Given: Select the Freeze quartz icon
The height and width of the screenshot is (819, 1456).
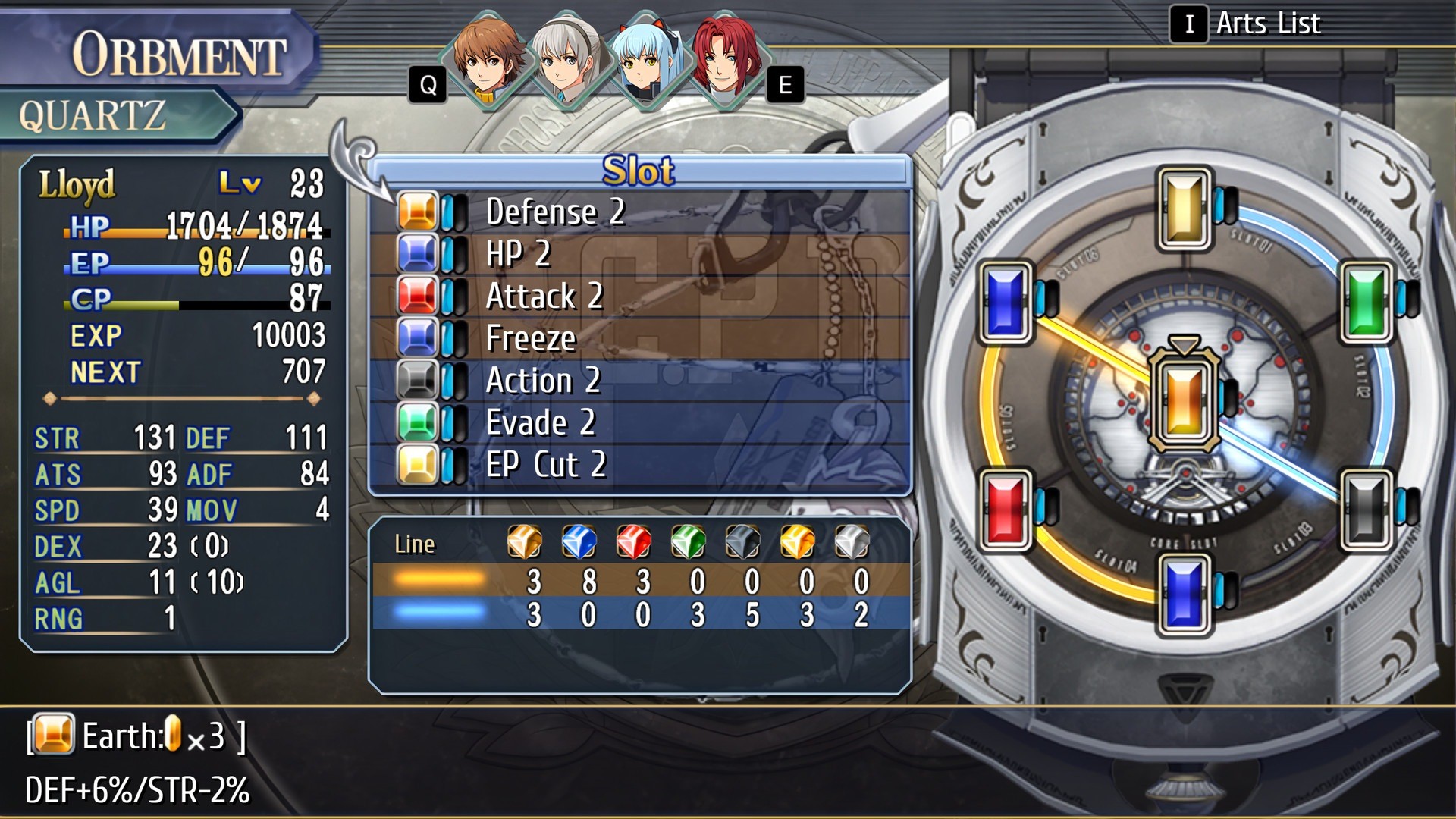Looking at the screenshot, I should (418, 339).
